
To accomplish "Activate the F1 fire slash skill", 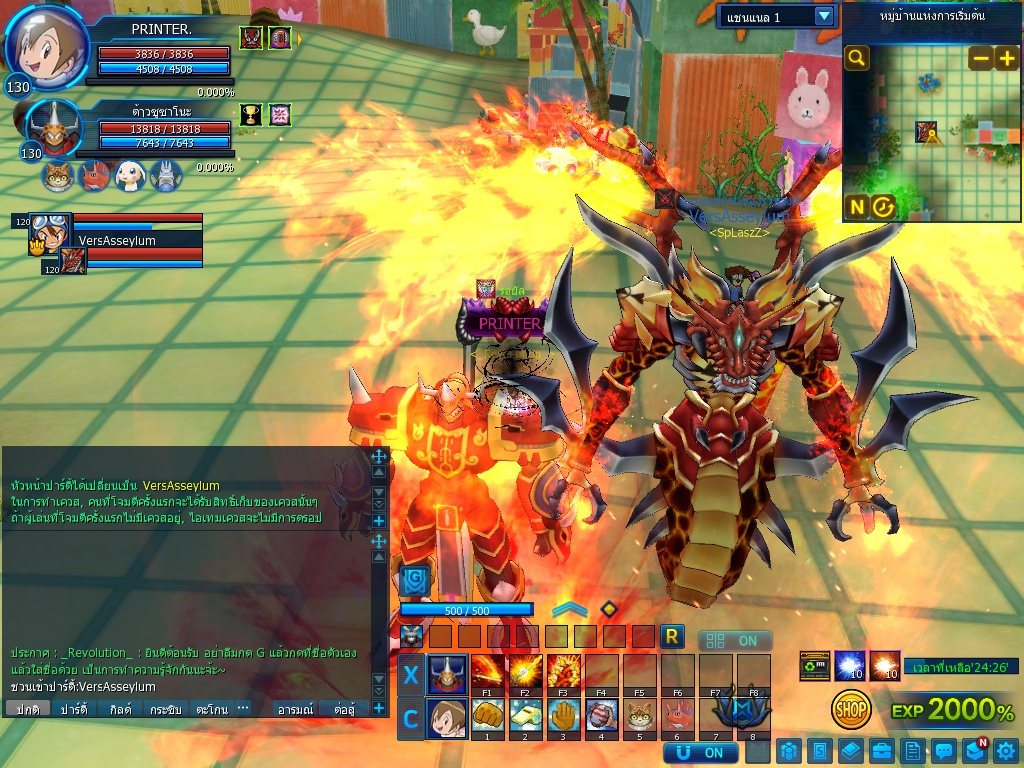I will [487, 671].
